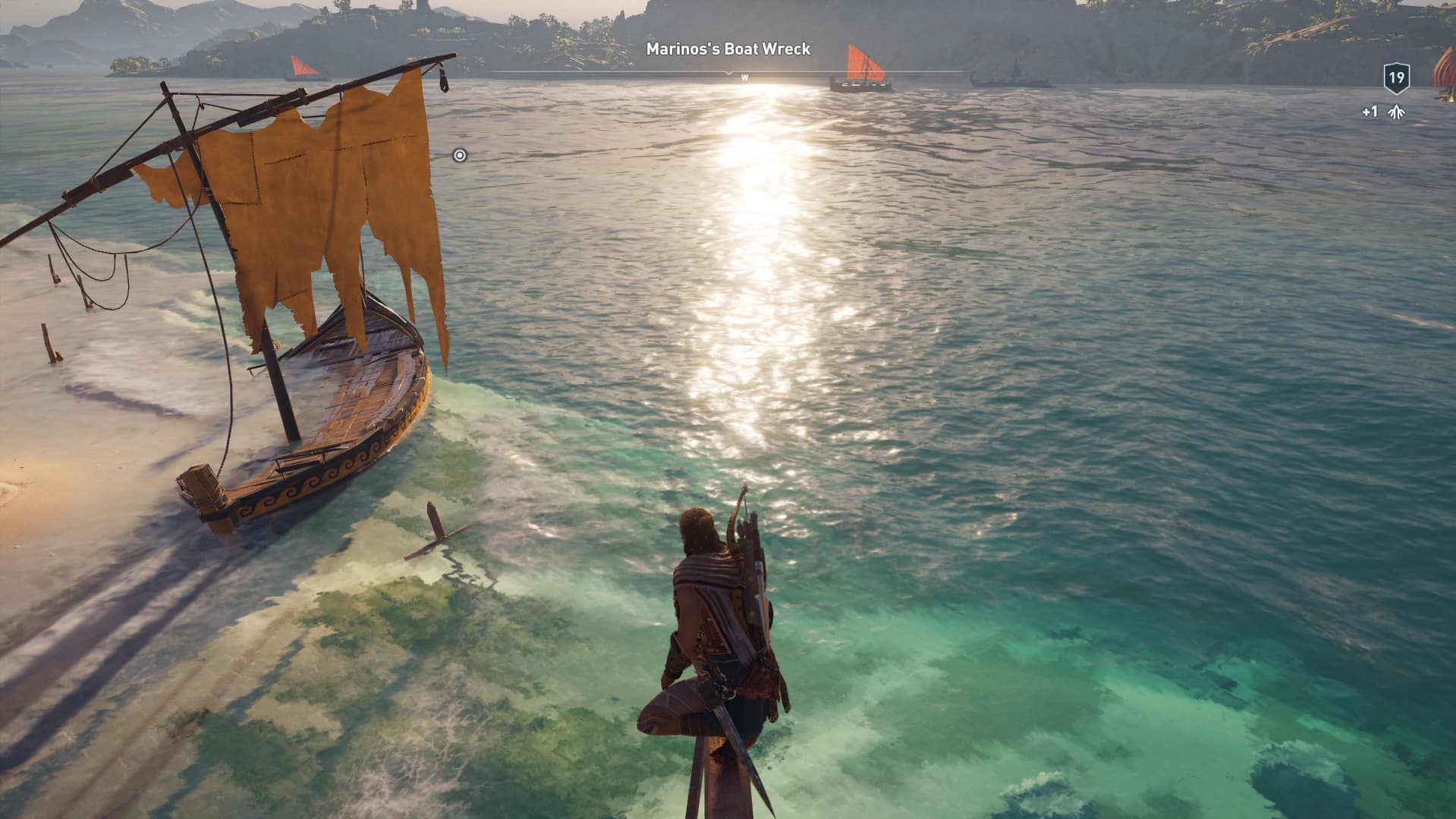1456x819 pixels.
Task: Click the level 19 shield badge
Action: tap(1396, 78)
